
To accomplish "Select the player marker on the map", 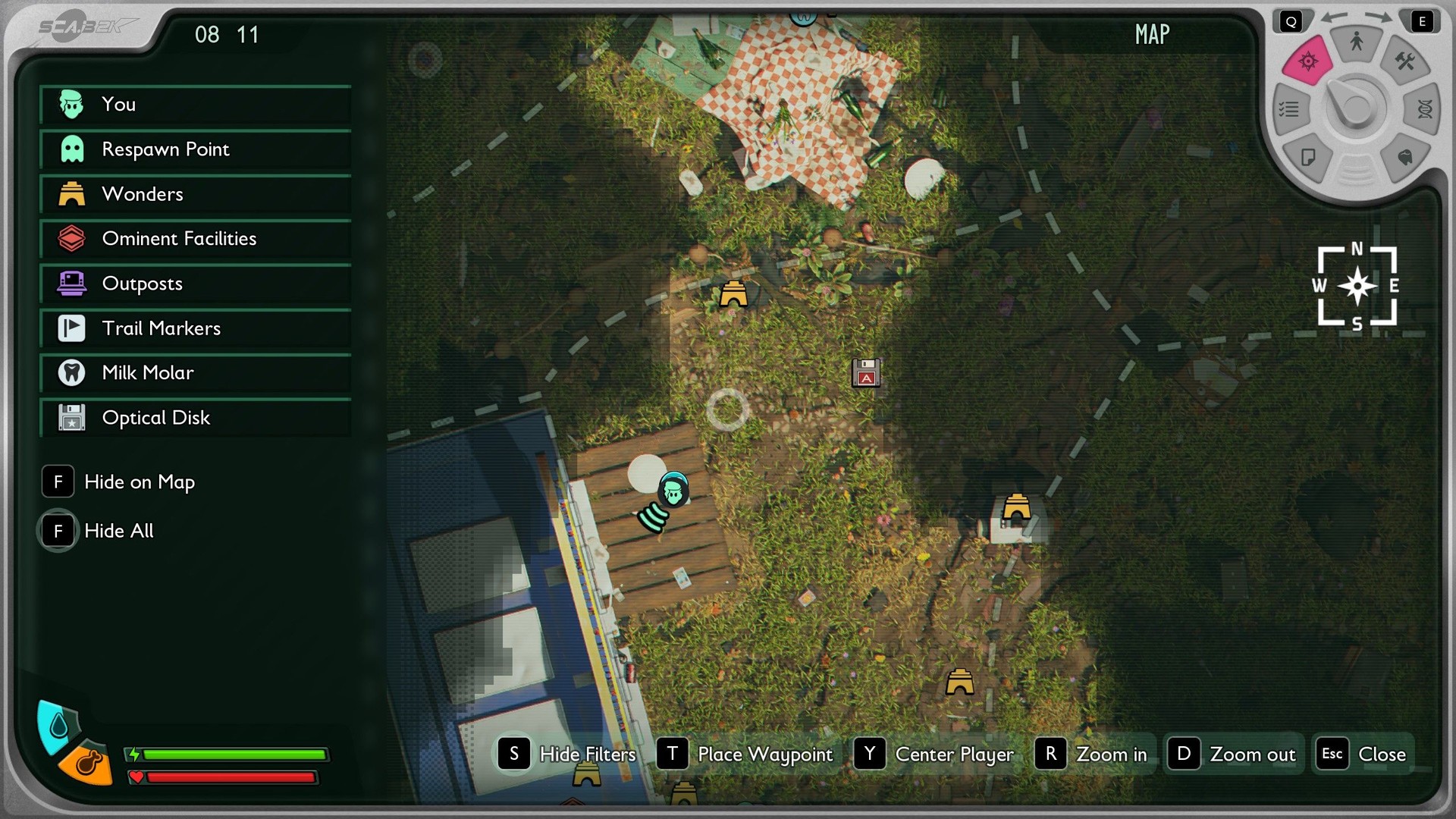I will 673,491.
